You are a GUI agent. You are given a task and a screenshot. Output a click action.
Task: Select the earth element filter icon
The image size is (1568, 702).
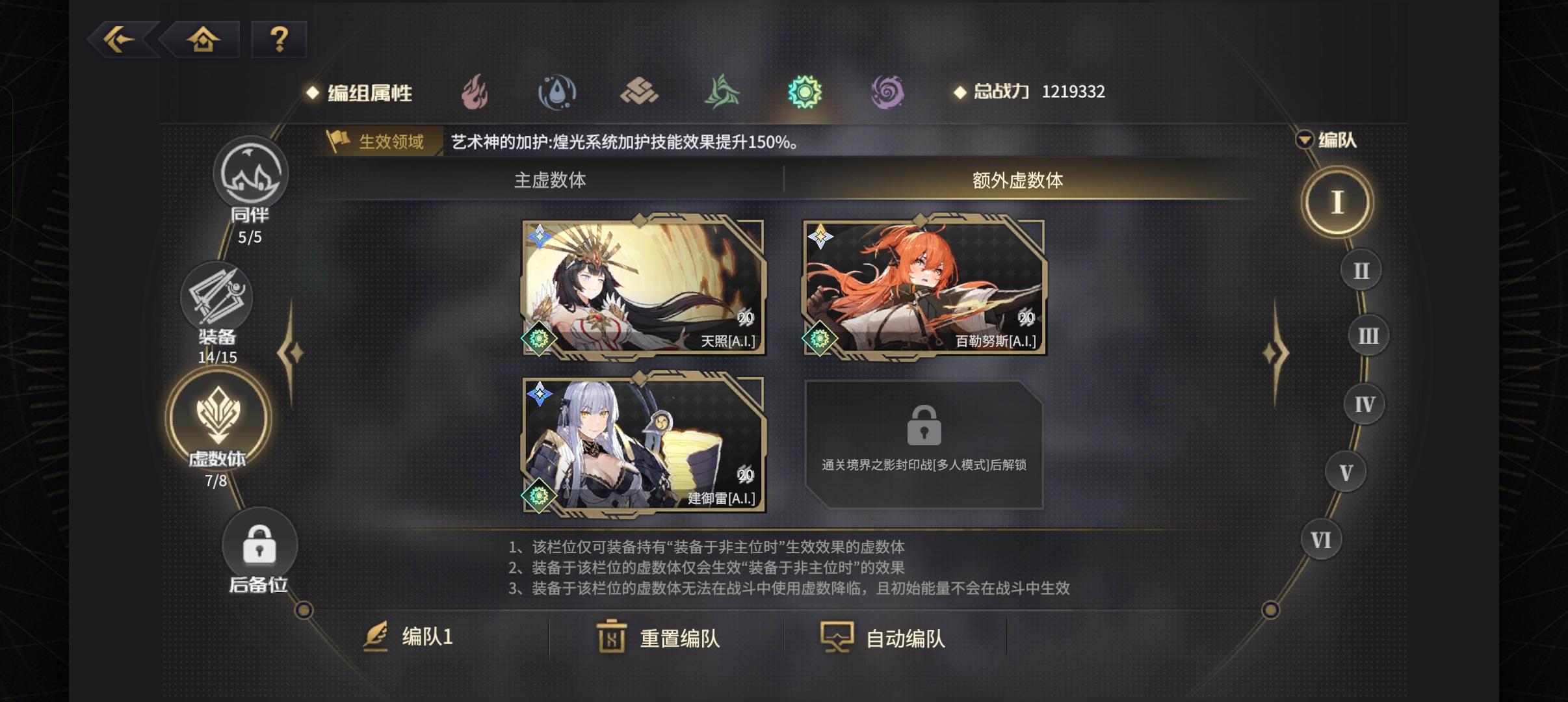tap(640, 92)
